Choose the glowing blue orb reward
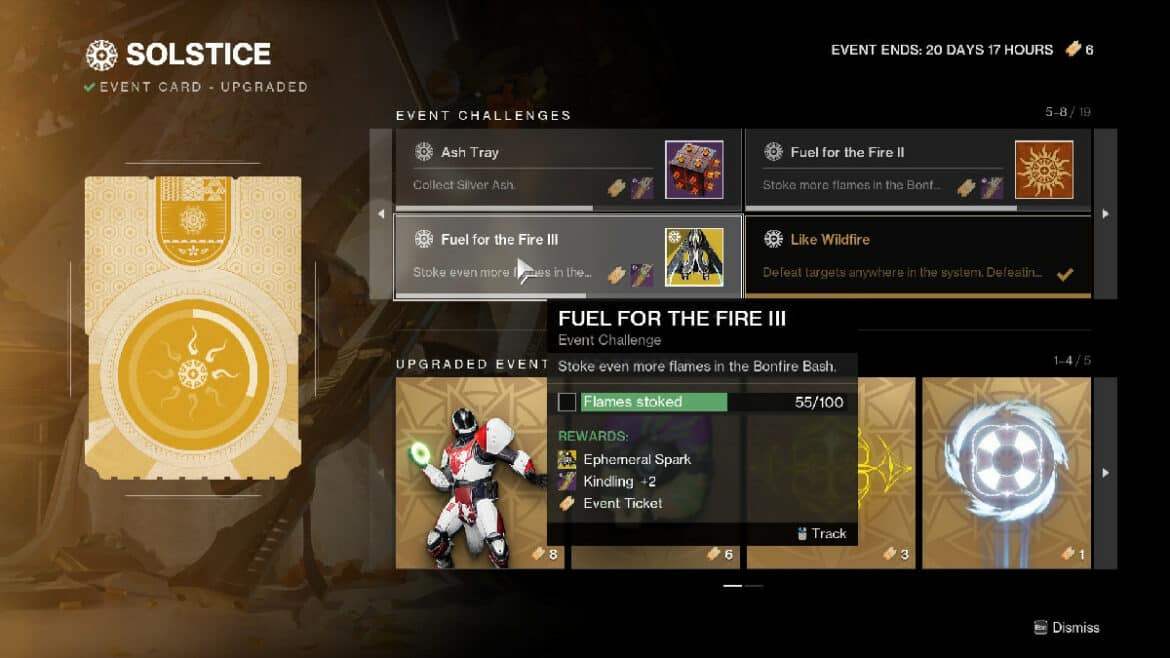 [1005, 472]
